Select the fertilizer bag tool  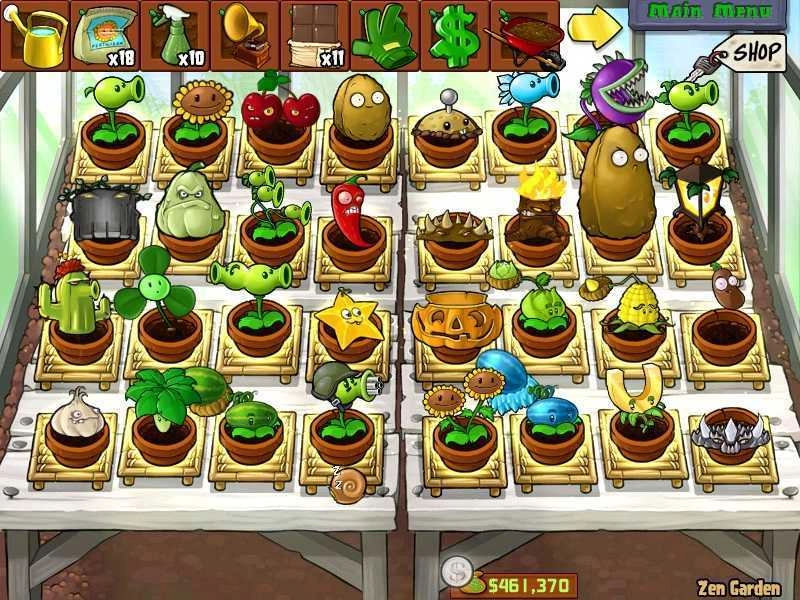coord(105,35)
